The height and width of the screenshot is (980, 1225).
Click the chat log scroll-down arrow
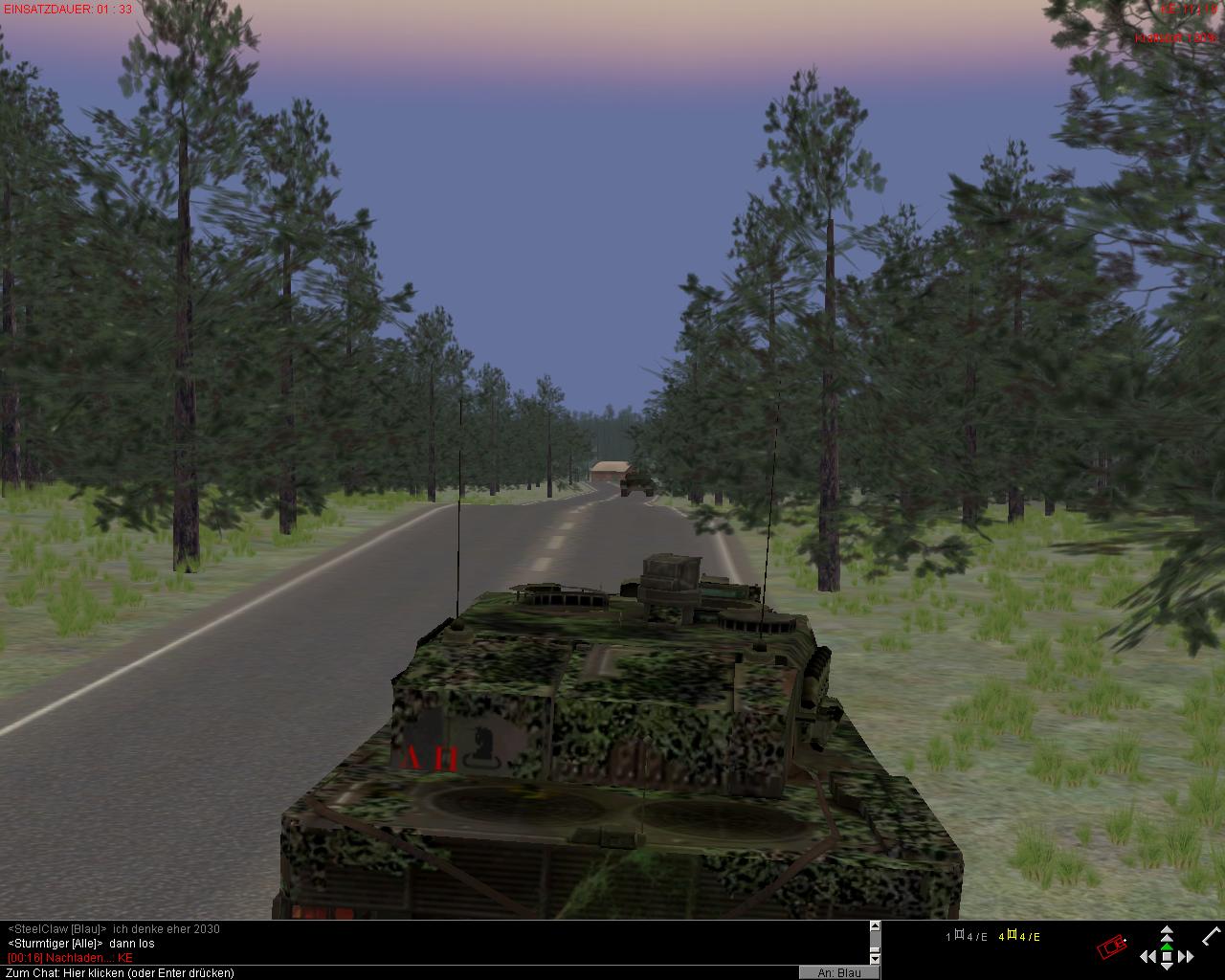point(874,958)
